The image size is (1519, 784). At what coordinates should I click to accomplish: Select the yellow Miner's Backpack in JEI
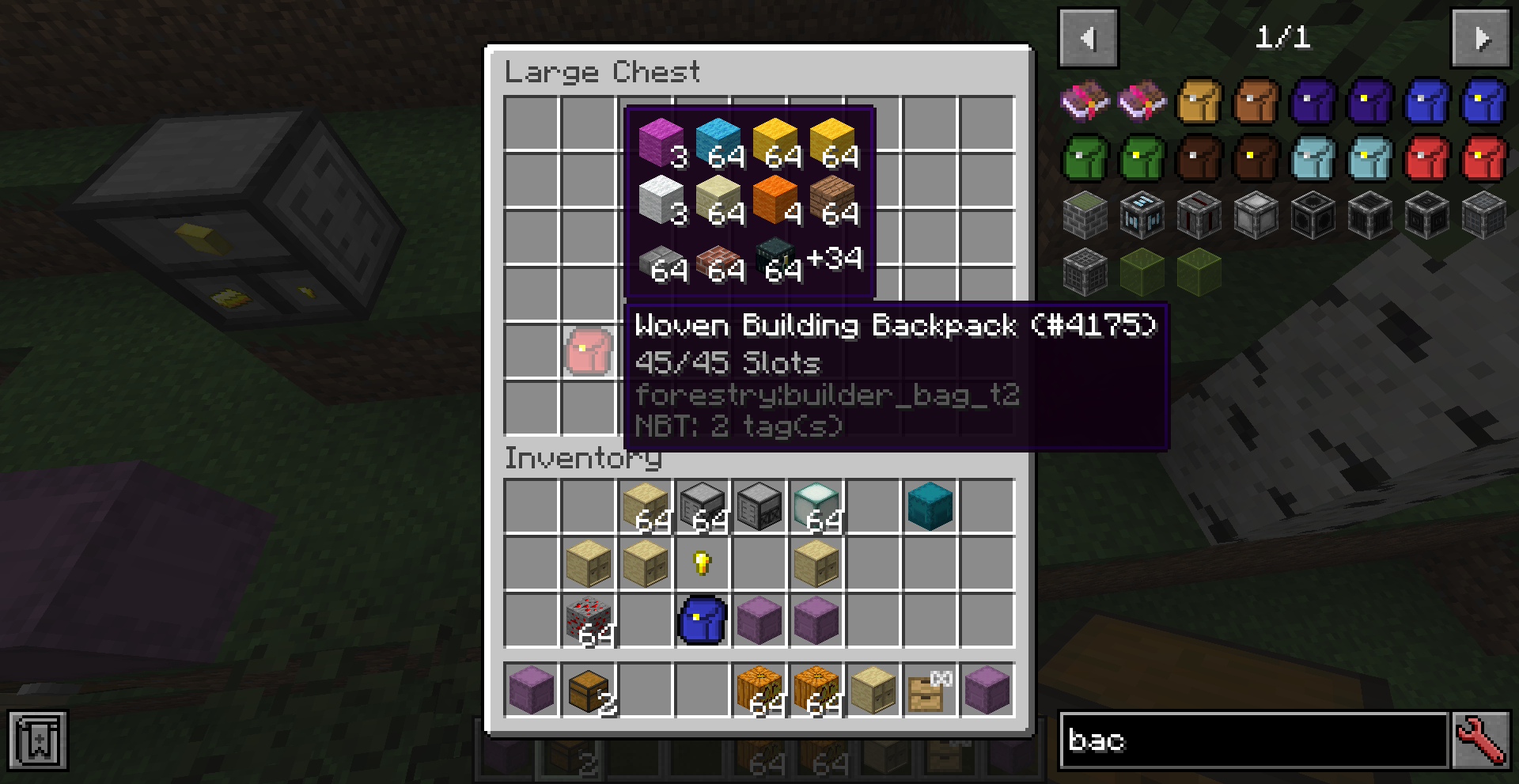coord(1199,101)
